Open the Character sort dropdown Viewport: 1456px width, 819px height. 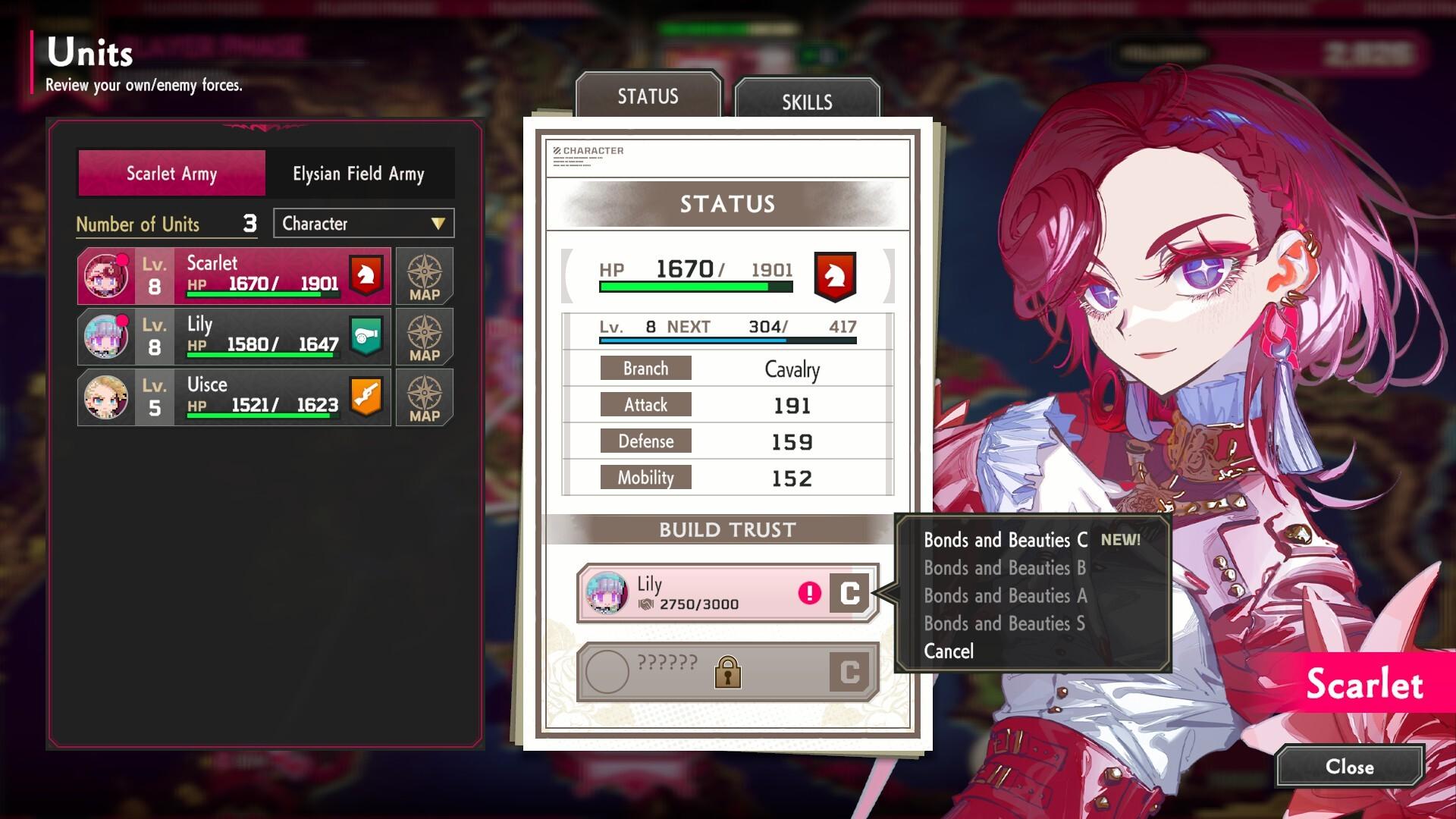pyautogui.click(x=363, y=224)
